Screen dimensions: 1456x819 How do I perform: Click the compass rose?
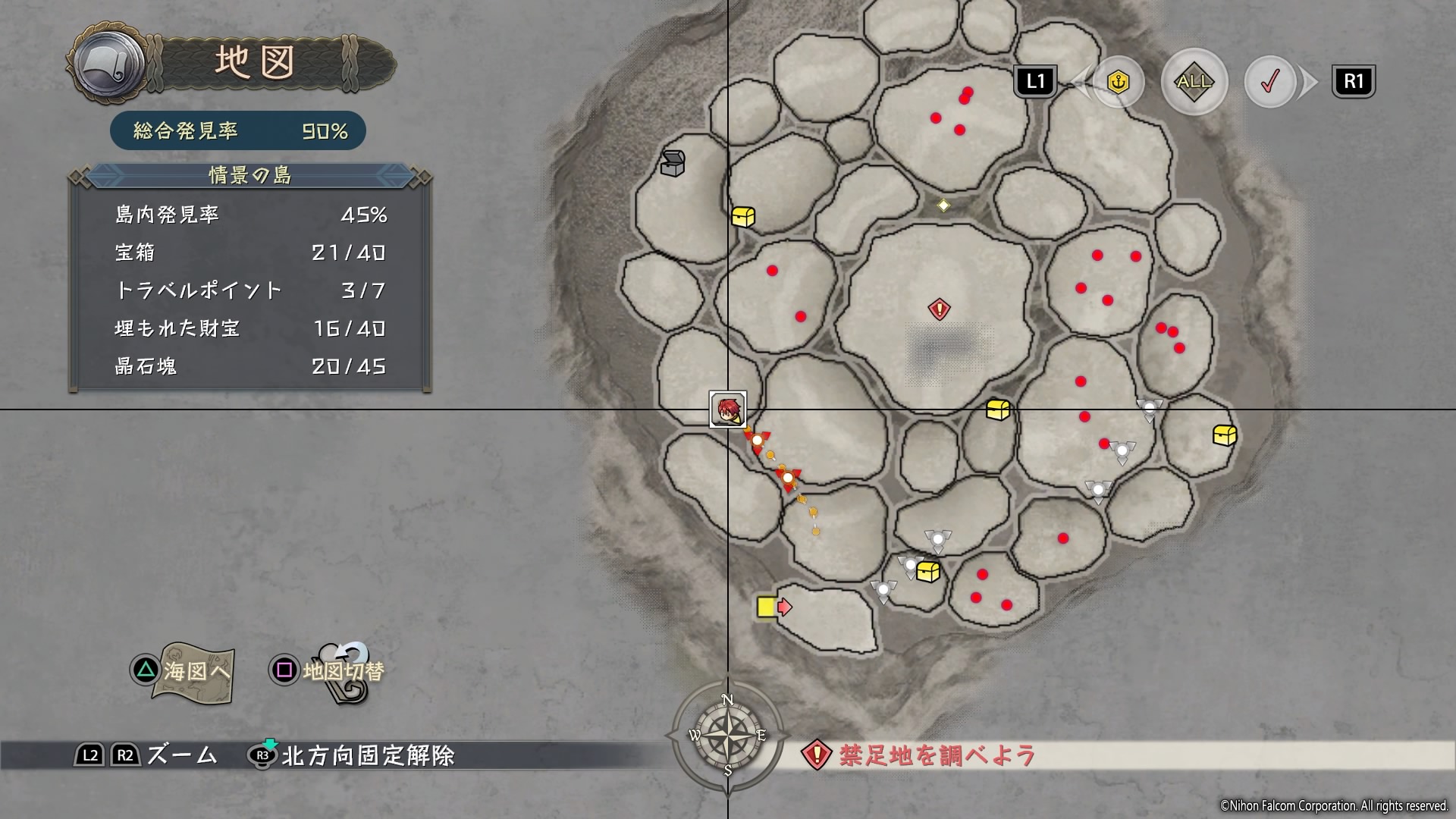pyautogui.click(x=727, y=734)
